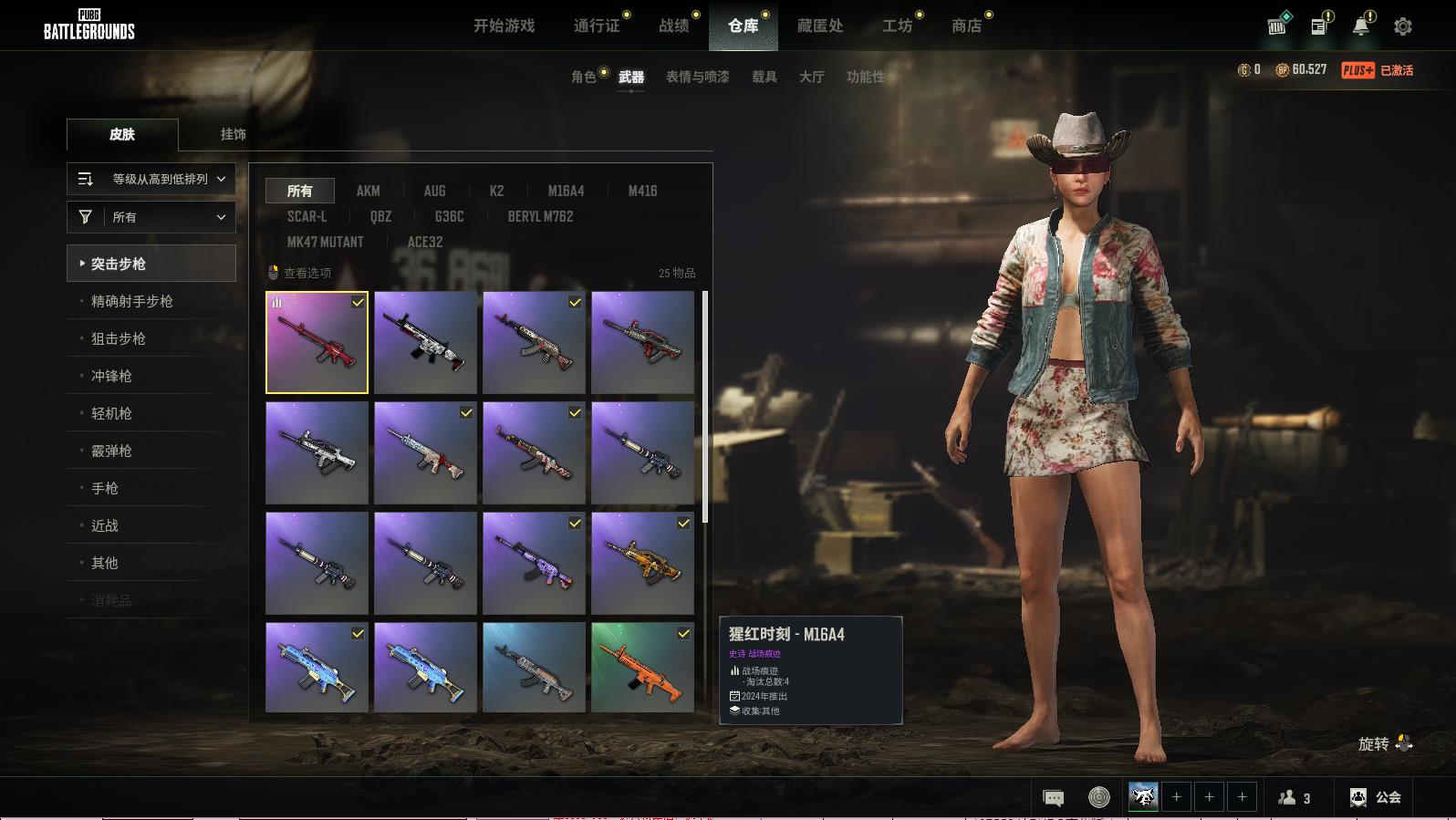The image size is (1456, 820).
Task: Select the 挂饰 charms tab
Action: click(x=233, y=134)
